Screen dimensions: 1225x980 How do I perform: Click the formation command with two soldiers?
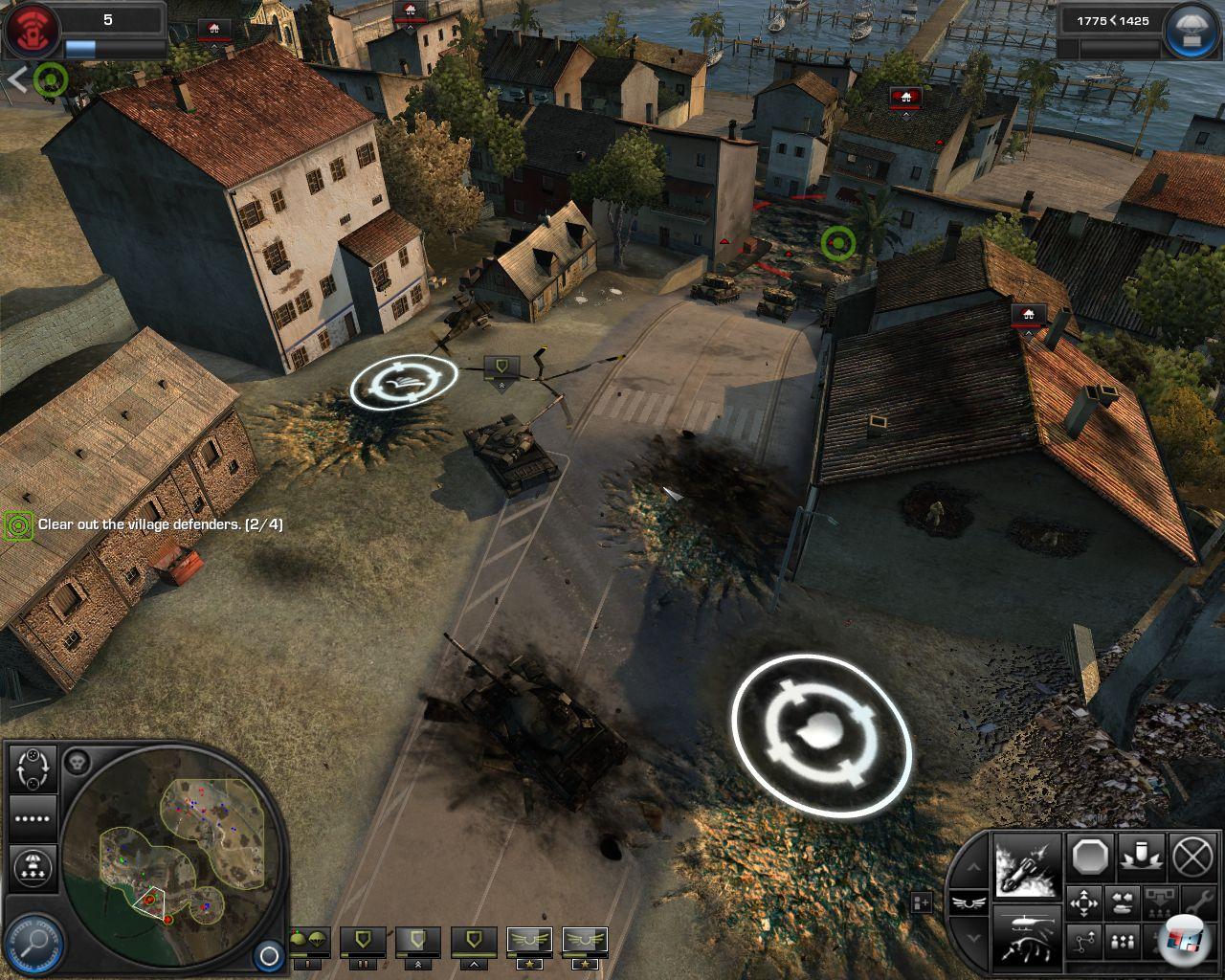pyautogui.click(x=1121, y=941)
